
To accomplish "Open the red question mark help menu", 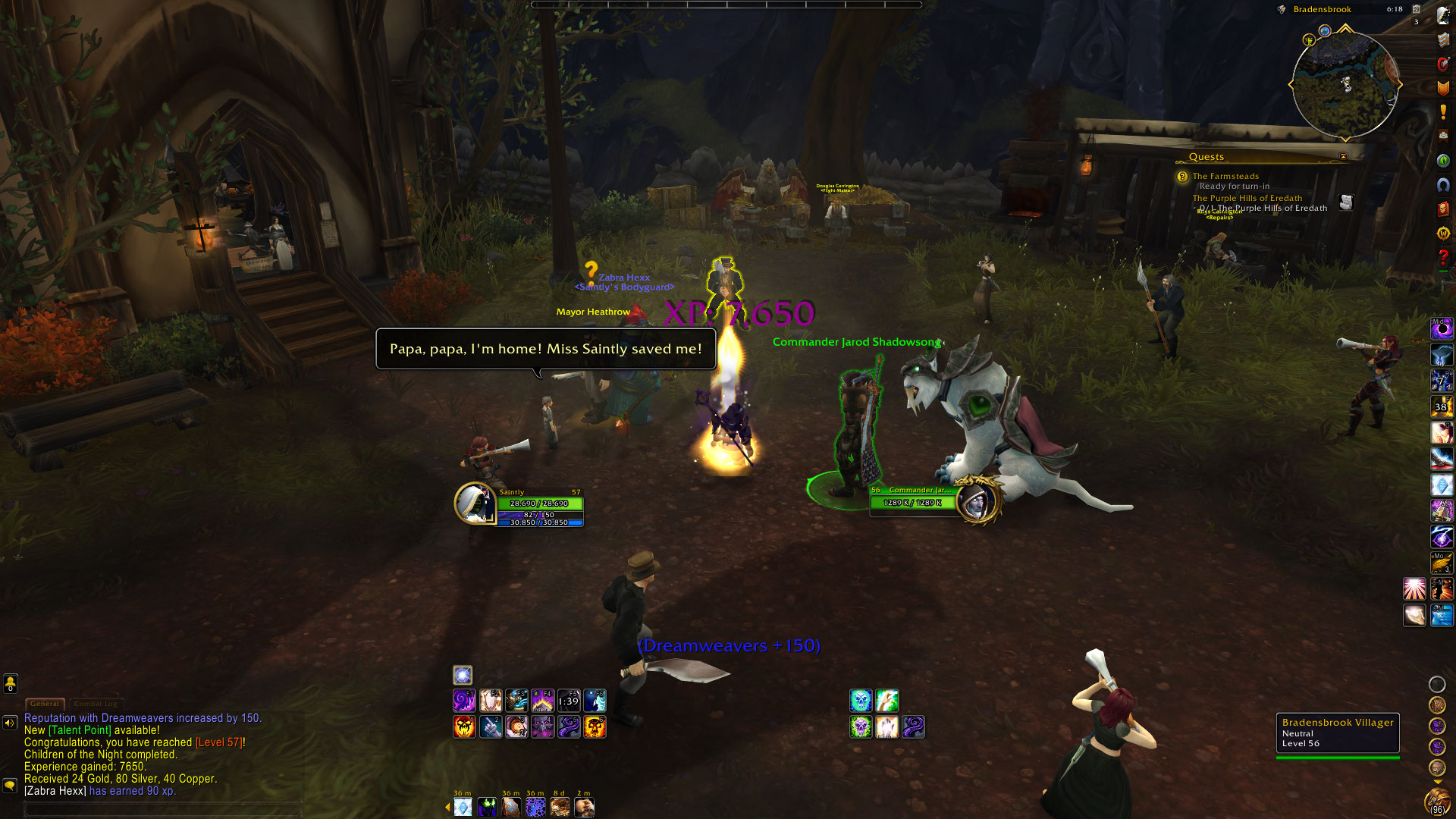I will [x=1443, y=258].
